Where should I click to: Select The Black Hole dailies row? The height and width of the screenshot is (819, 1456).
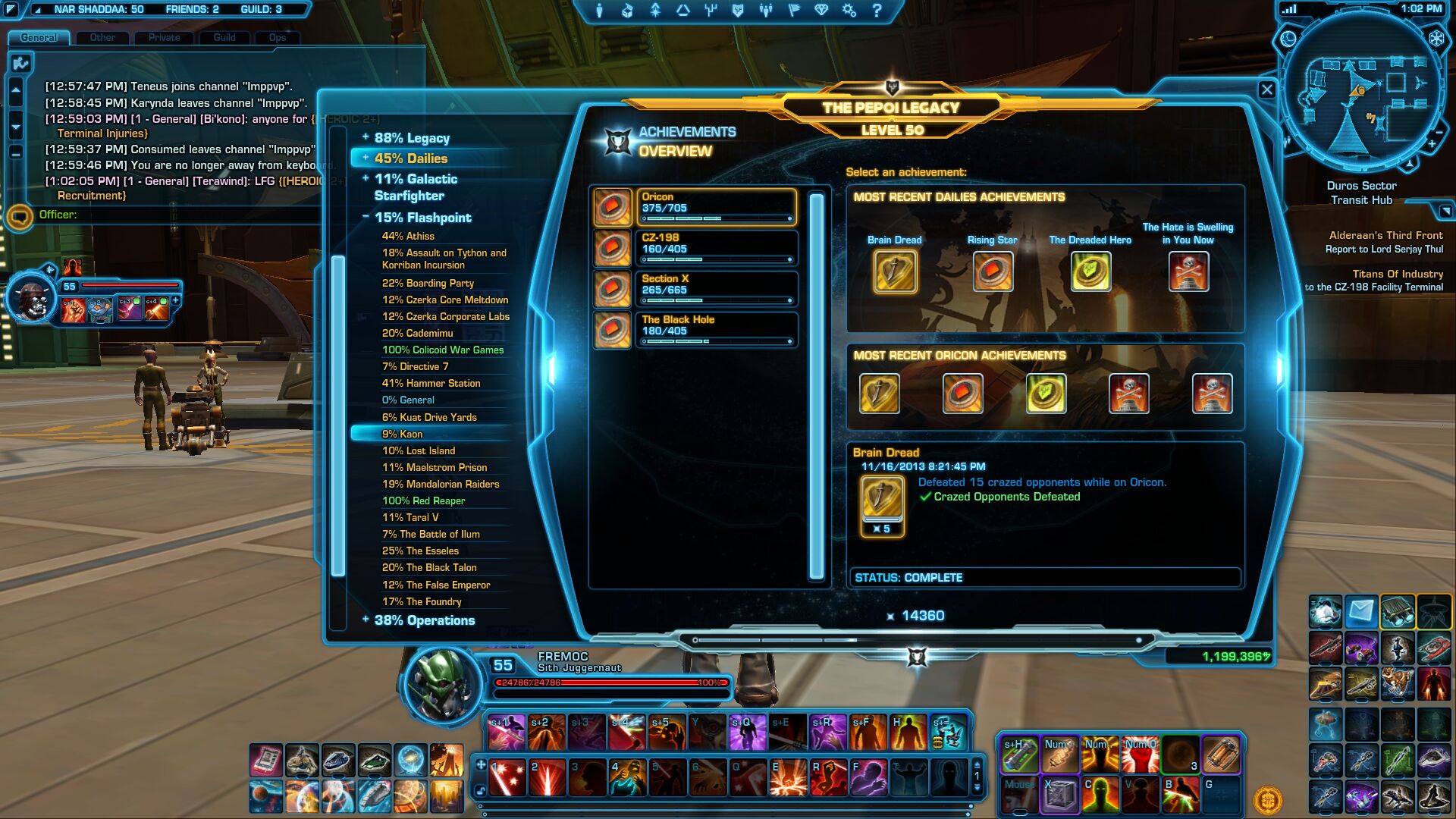[715, 330]
